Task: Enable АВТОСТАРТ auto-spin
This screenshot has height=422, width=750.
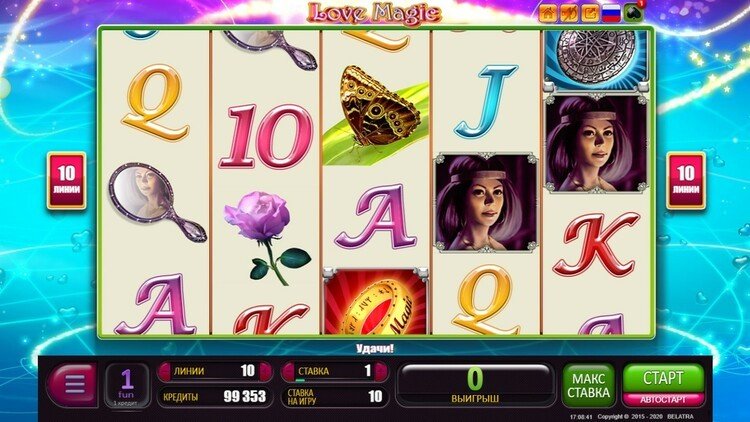Action: pyautogui.click(x=663, y=399)
